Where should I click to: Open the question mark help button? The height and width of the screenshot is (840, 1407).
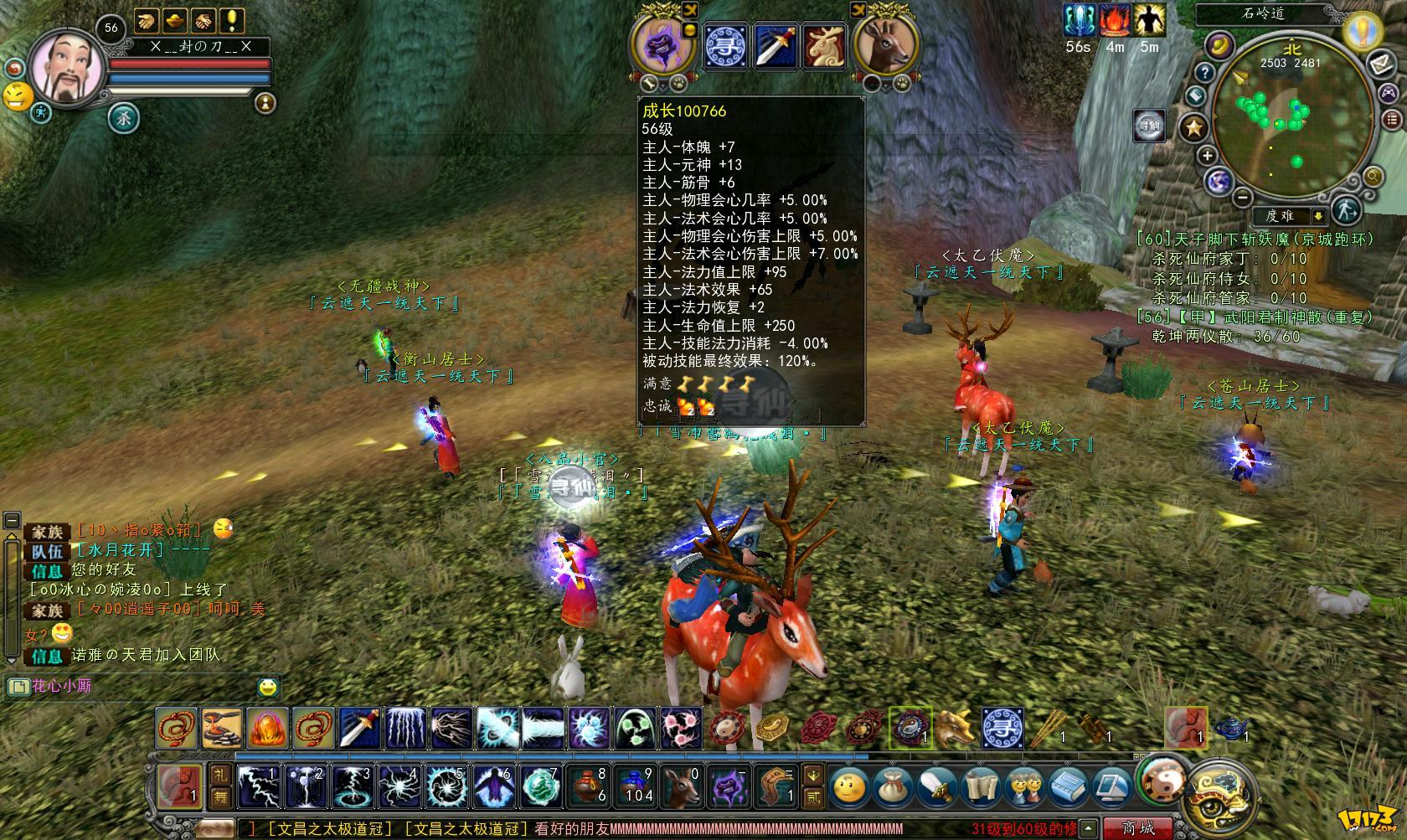click(x=1204, y=72)
